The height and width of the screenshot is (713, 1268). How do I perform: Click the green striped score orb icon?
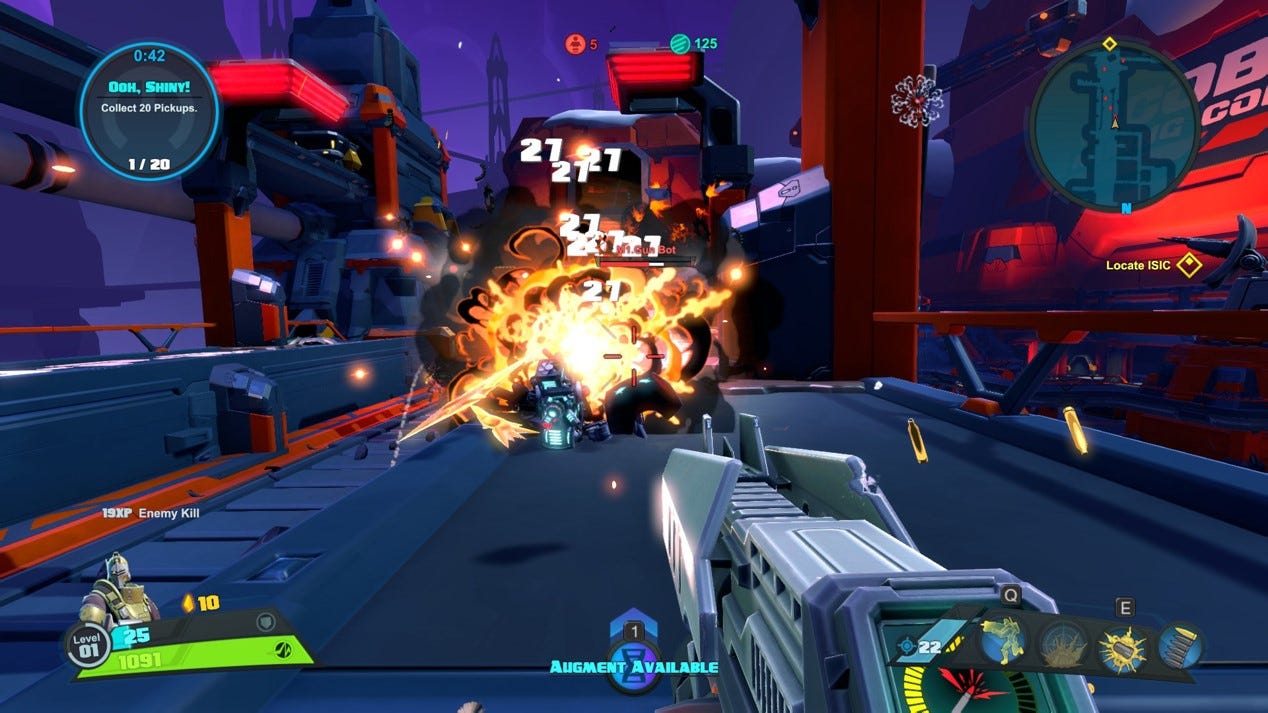pyautogui.click(x=680, y=44)
